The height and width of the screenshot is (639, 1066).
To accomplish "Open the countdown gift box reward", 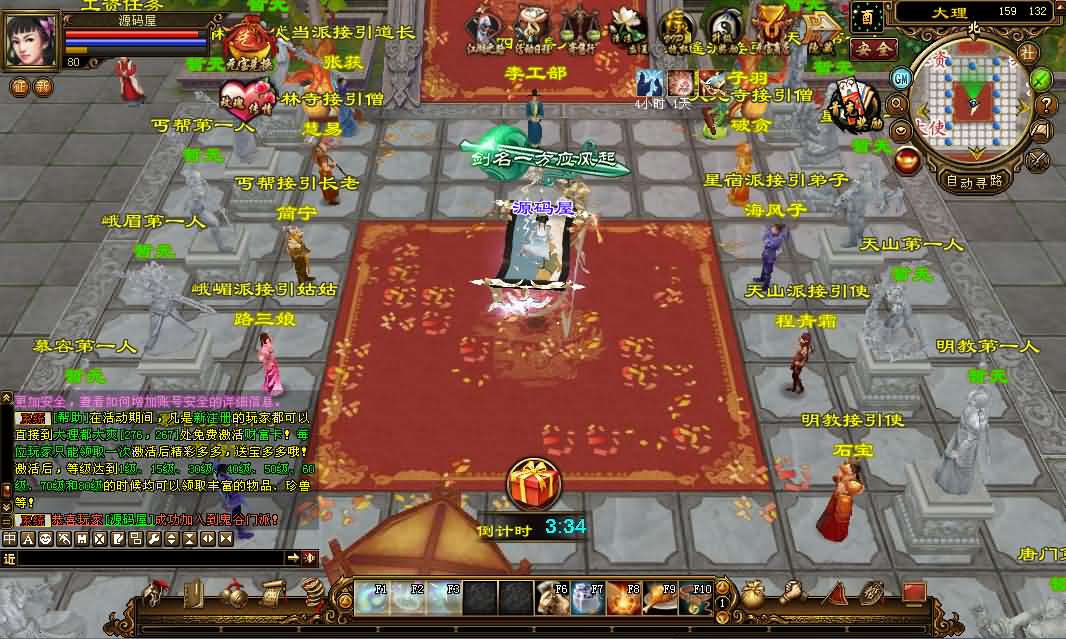I will click(534, 484).
